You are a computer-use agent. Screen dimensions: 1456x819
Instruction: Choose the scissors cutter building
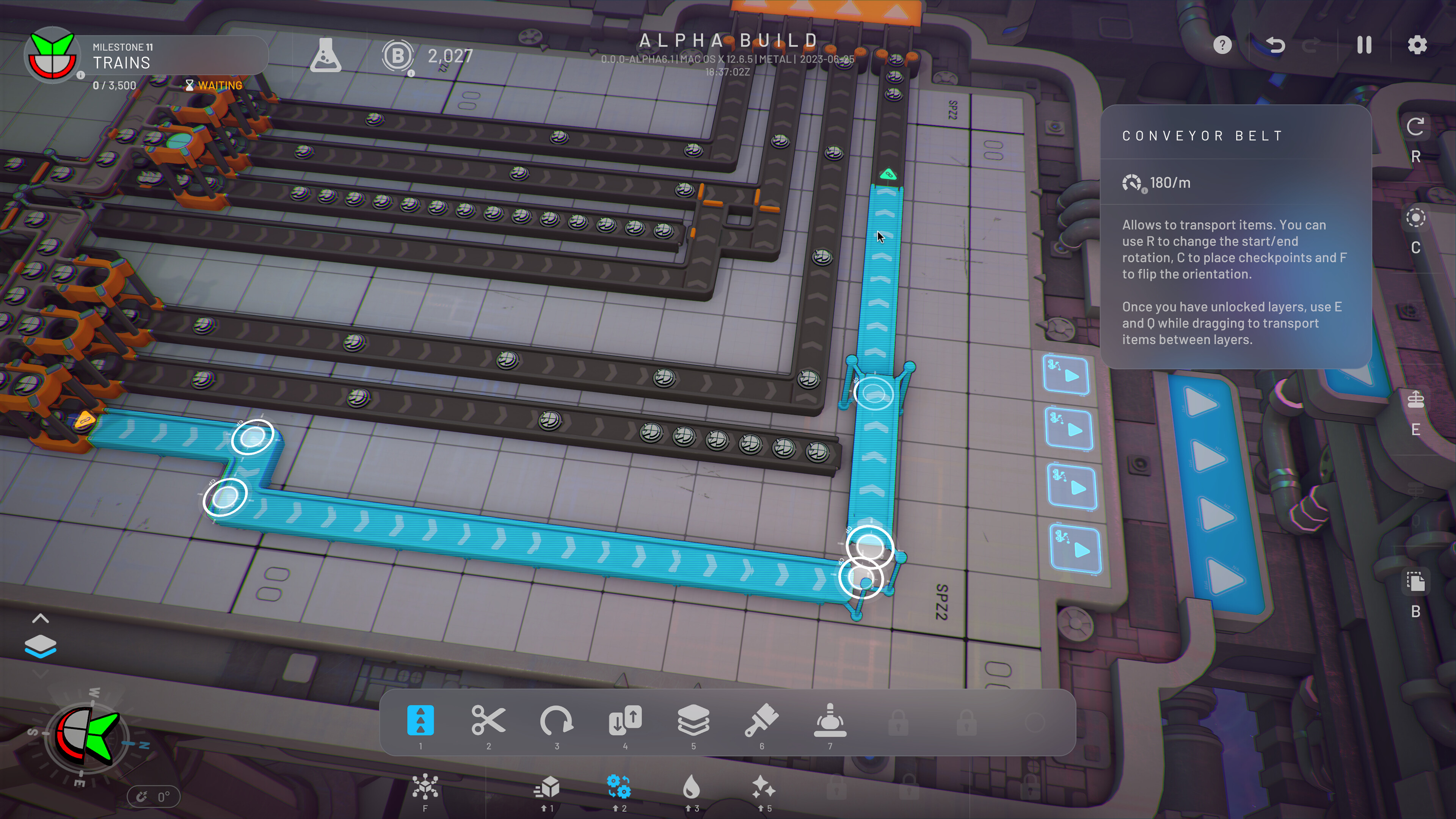pos(488,721)
